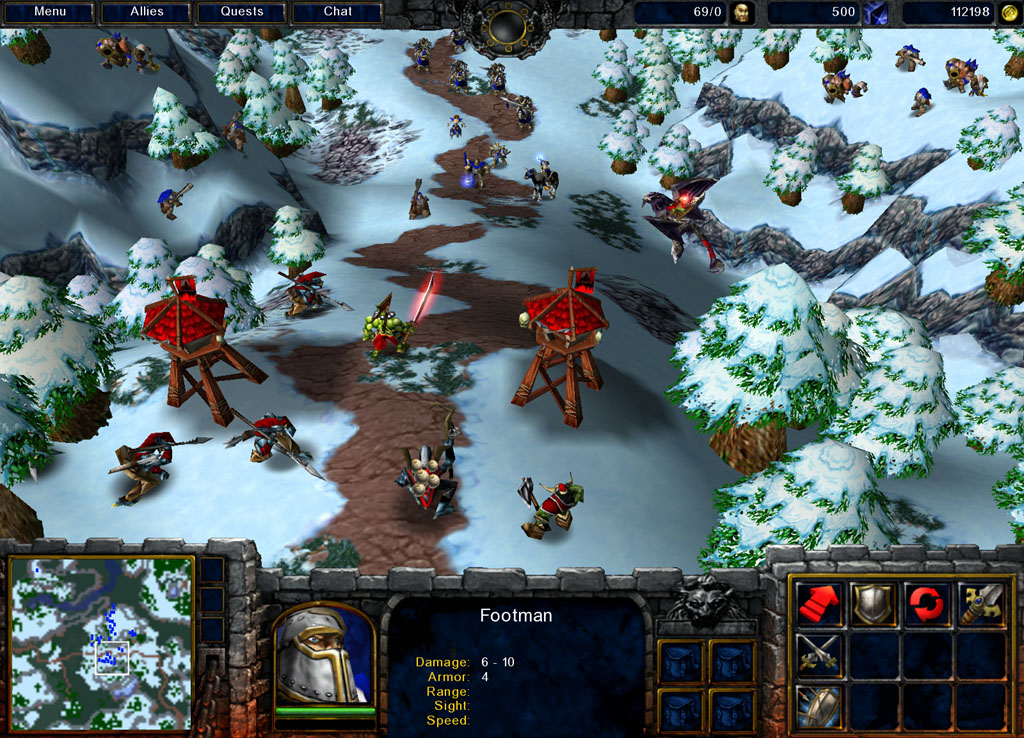Activate the red arrow Move command
Viewport: 1024px width, 738px height.
tap(818, 603)
